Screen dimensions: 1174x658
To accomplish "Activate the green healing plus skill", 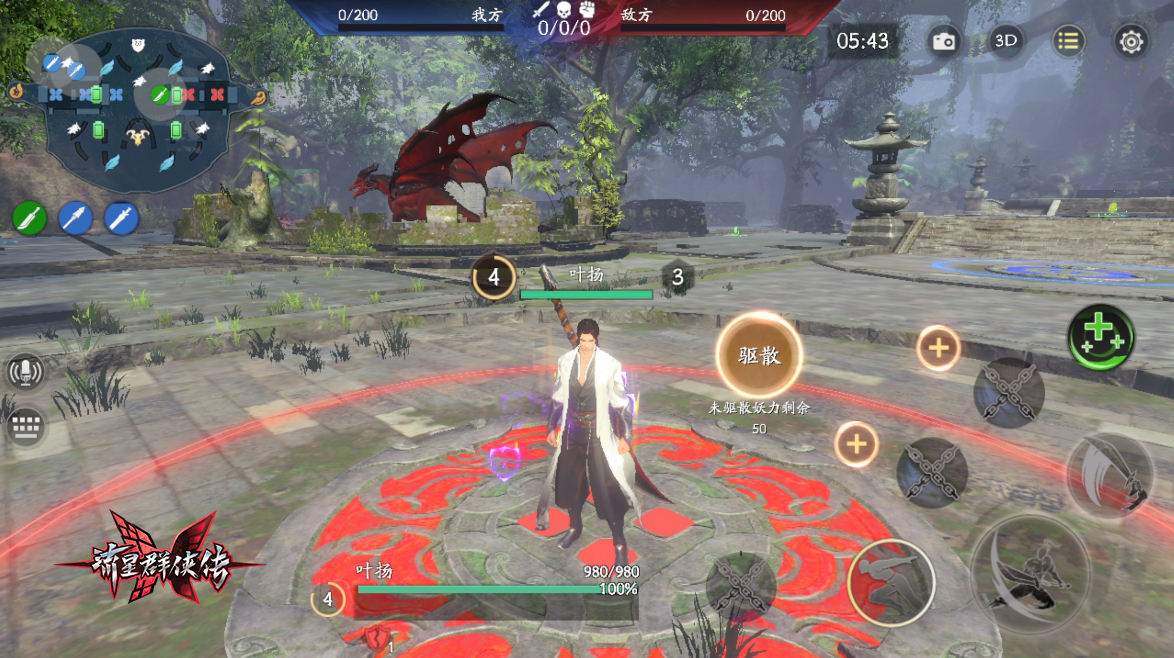I will [x=1100, y=338].
